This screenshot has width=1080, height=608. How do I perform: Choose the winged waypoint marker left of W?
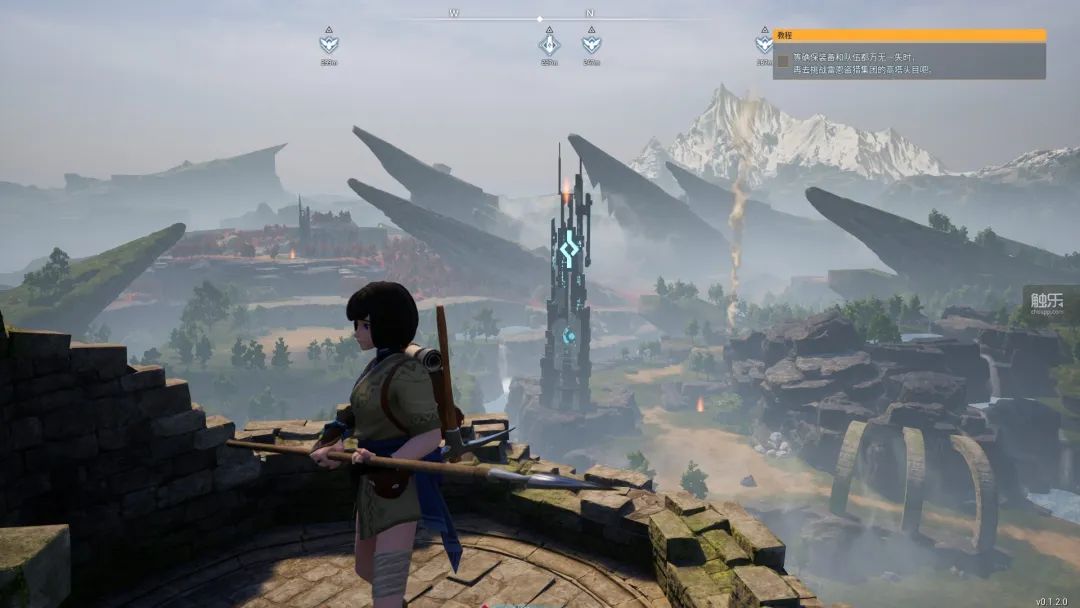click(328, 44)
